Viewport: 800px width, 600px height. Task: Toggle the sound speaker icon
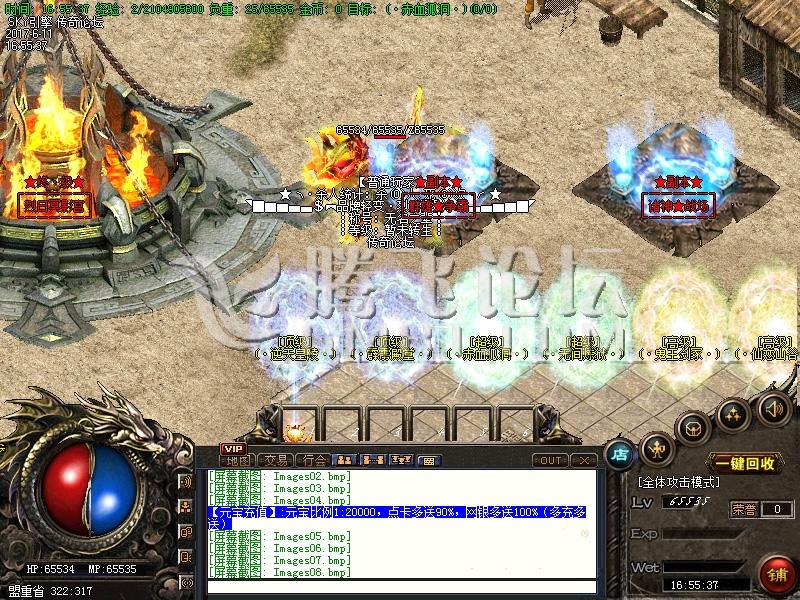[771, 409]
